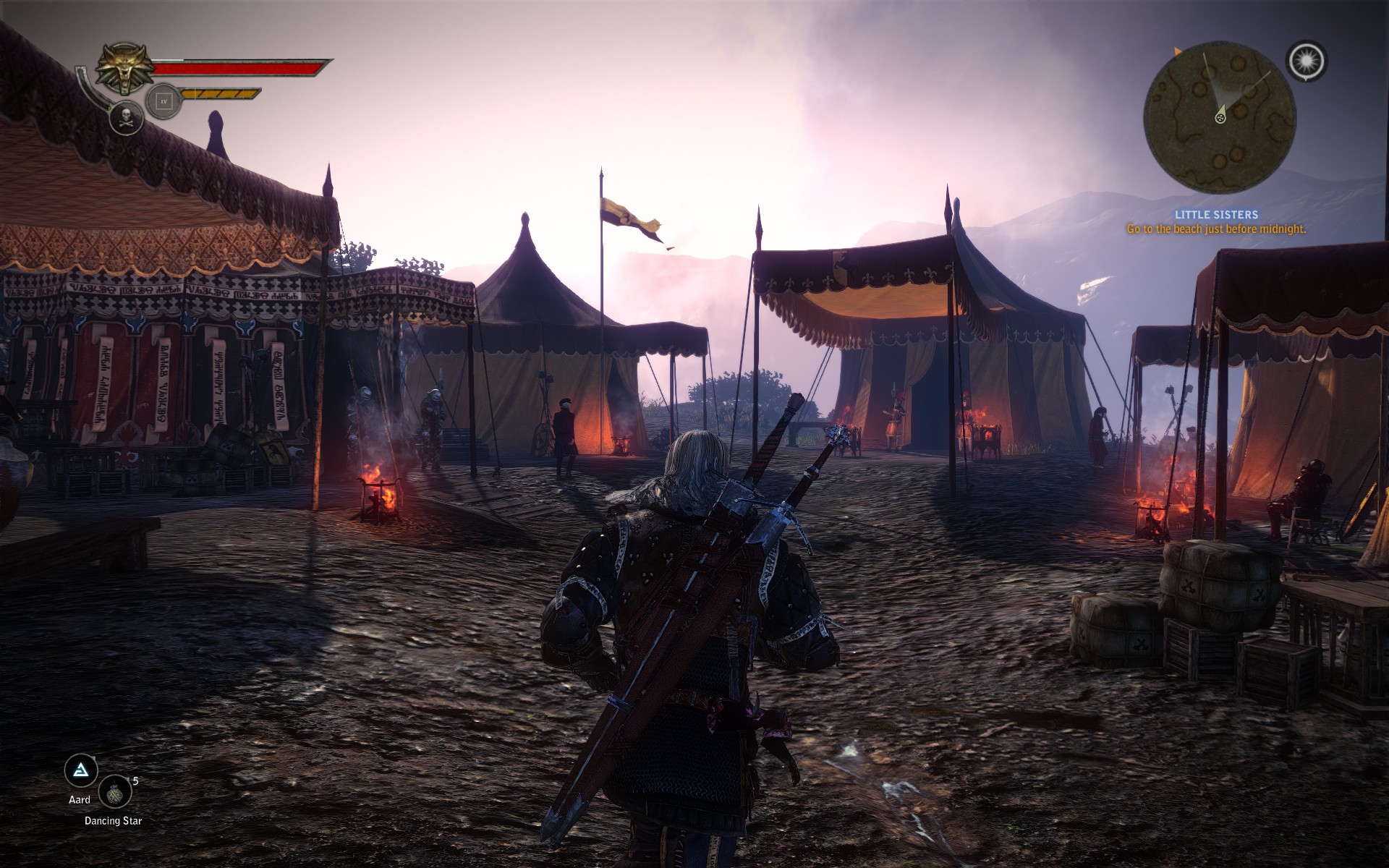The image size is (1389, 868).
Task: Click the wolf medallion icon
Action: click(x=125, y=68)
